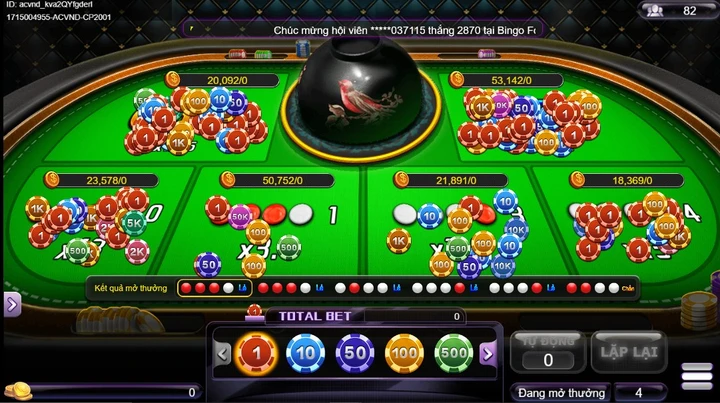
Task: Pick the purple 50 chip
Action: click(x=355, y=354)
